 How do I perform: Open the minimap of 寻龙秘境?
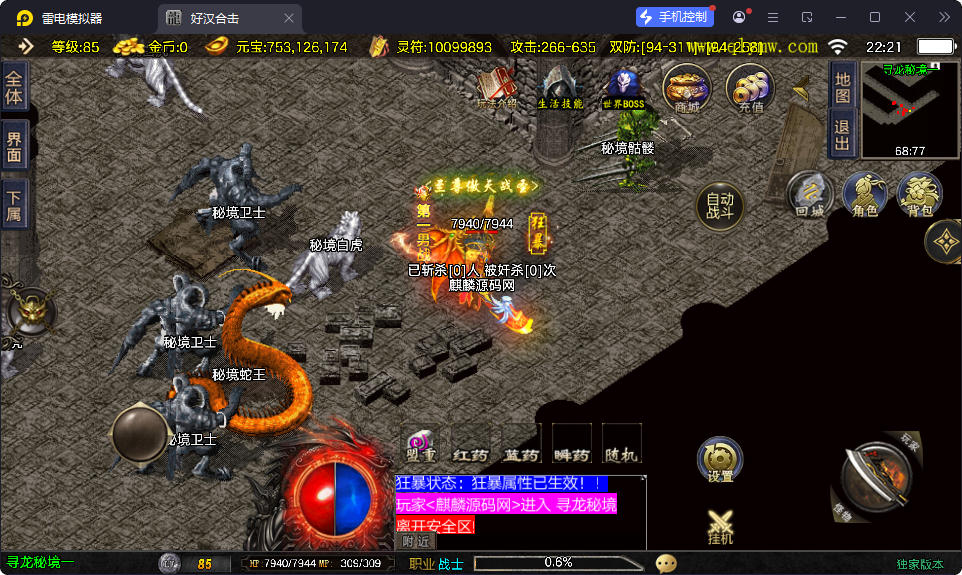tap(909, 110)
